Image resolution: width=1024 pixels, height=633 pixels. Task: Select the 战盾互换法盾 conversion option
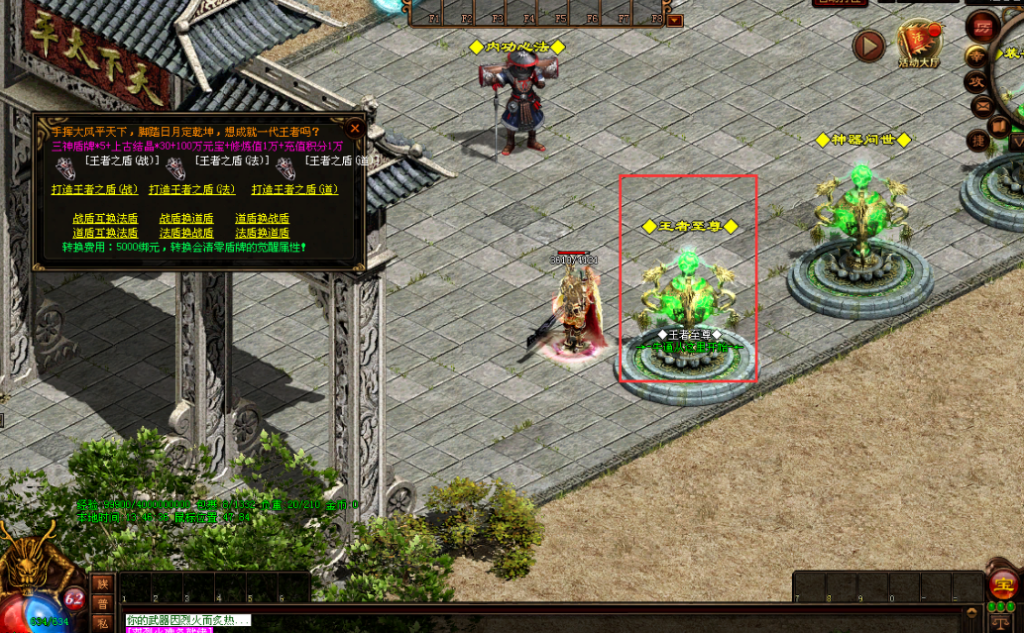coord(105,218)
